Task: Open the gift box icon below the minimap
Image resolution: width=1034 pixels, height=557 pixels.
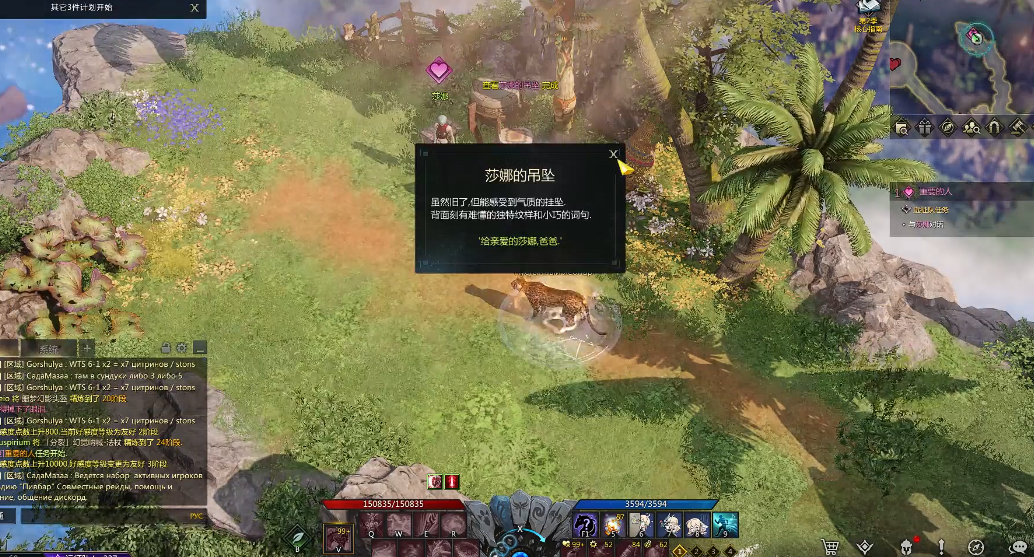Action: tap(924, 127)
